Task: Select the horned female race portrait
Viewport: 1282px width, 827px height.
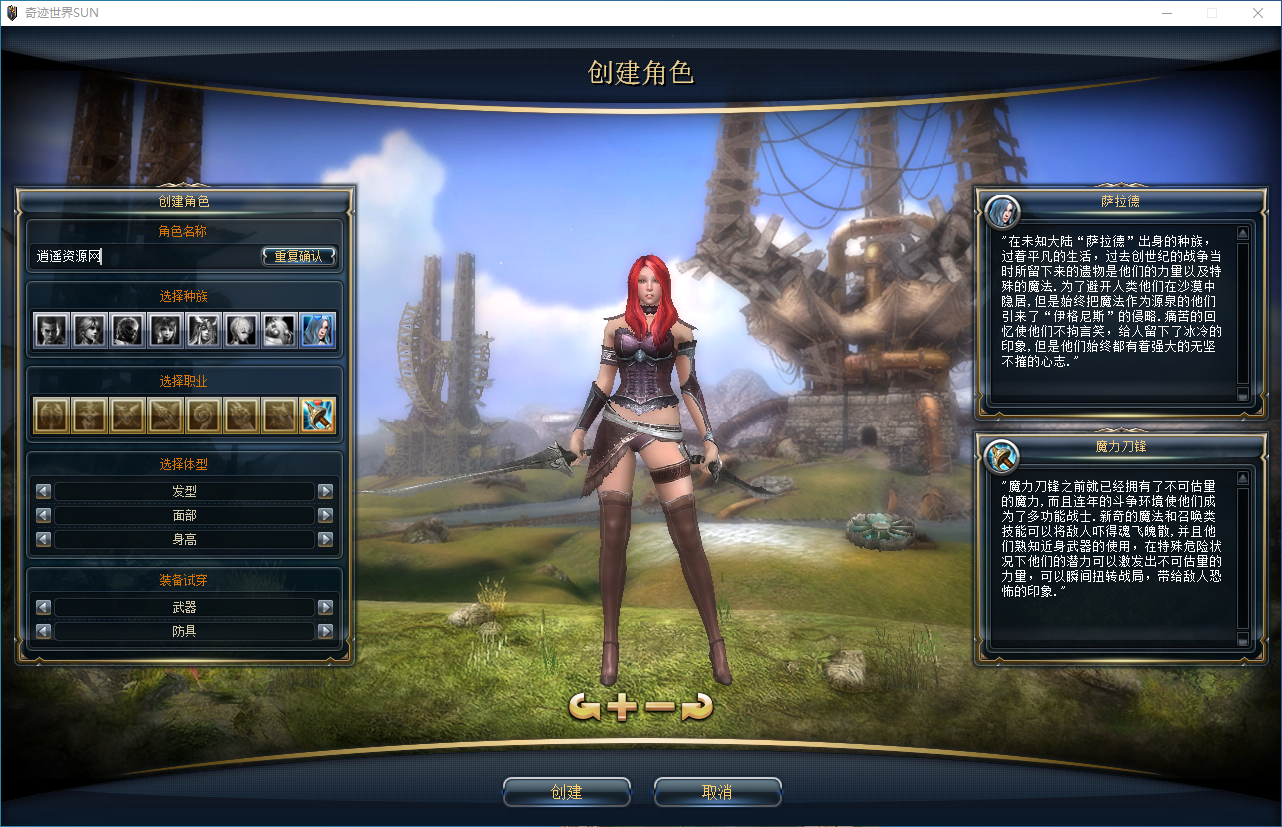Action: pyautogui.click(x=204, y=330)
